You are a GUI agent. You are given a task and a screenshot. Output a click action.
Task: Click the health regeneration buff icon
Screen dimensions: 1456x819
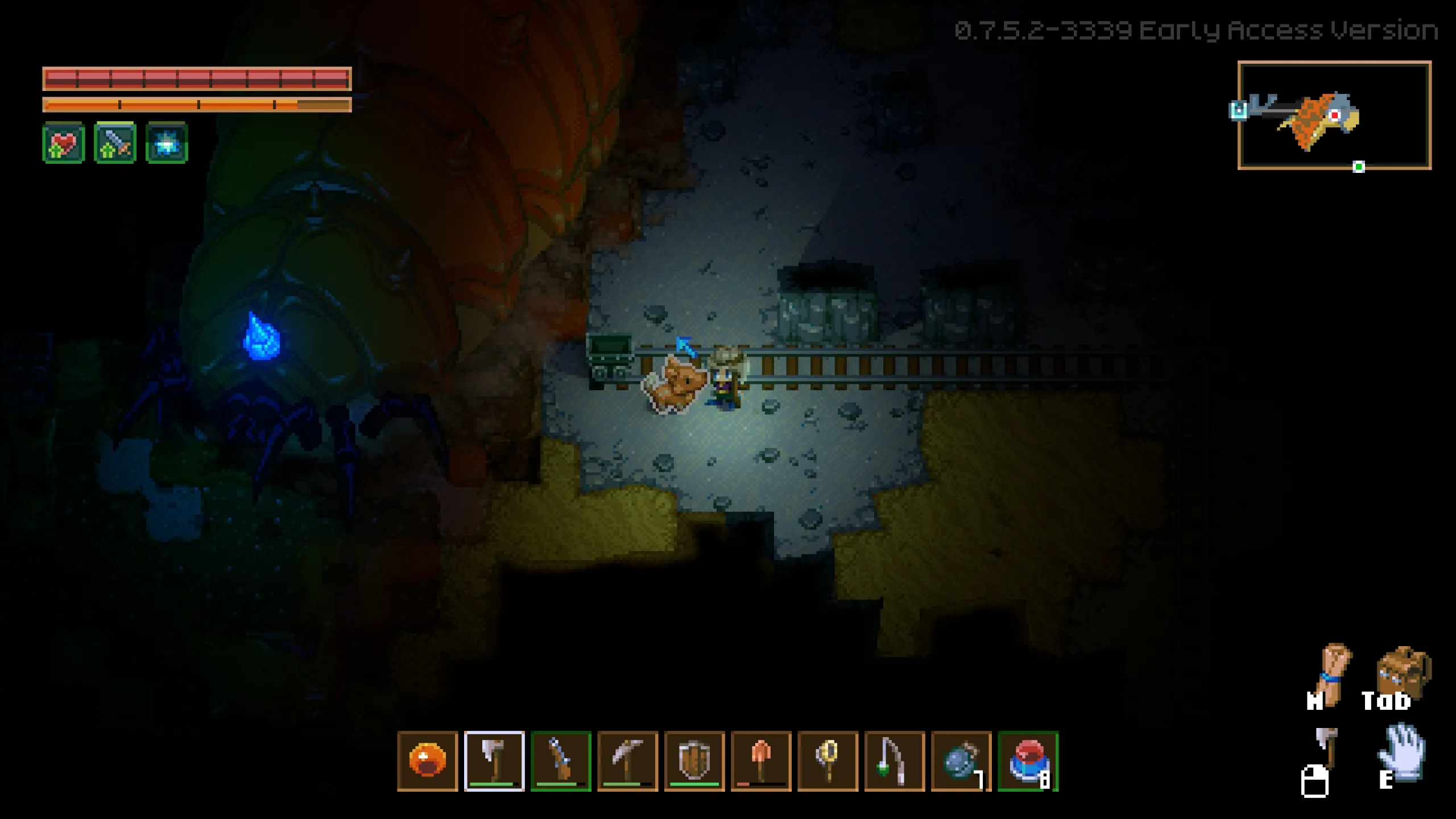63,142
